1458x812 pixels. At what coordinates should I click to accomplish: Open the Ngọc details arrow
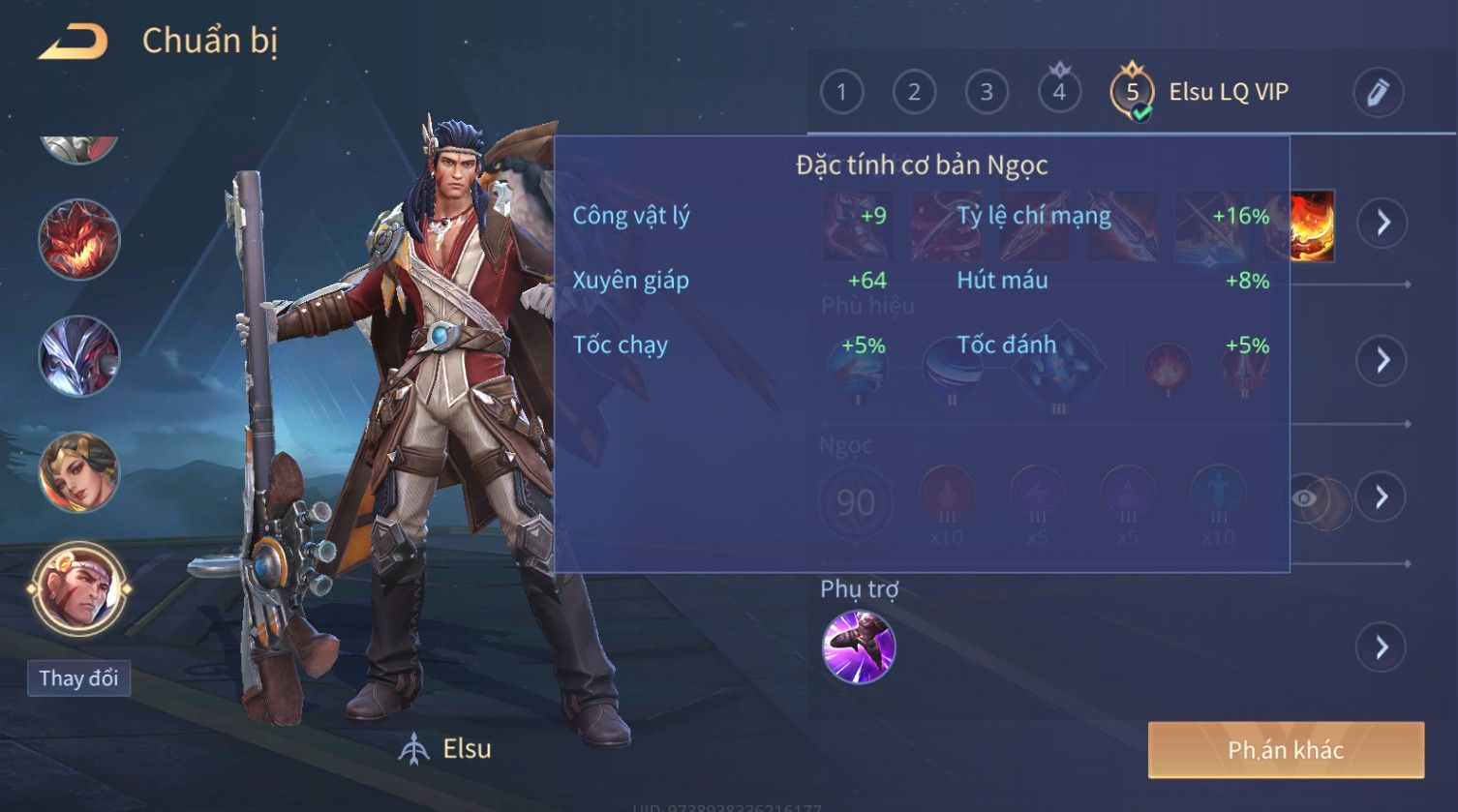[1382, 496]
